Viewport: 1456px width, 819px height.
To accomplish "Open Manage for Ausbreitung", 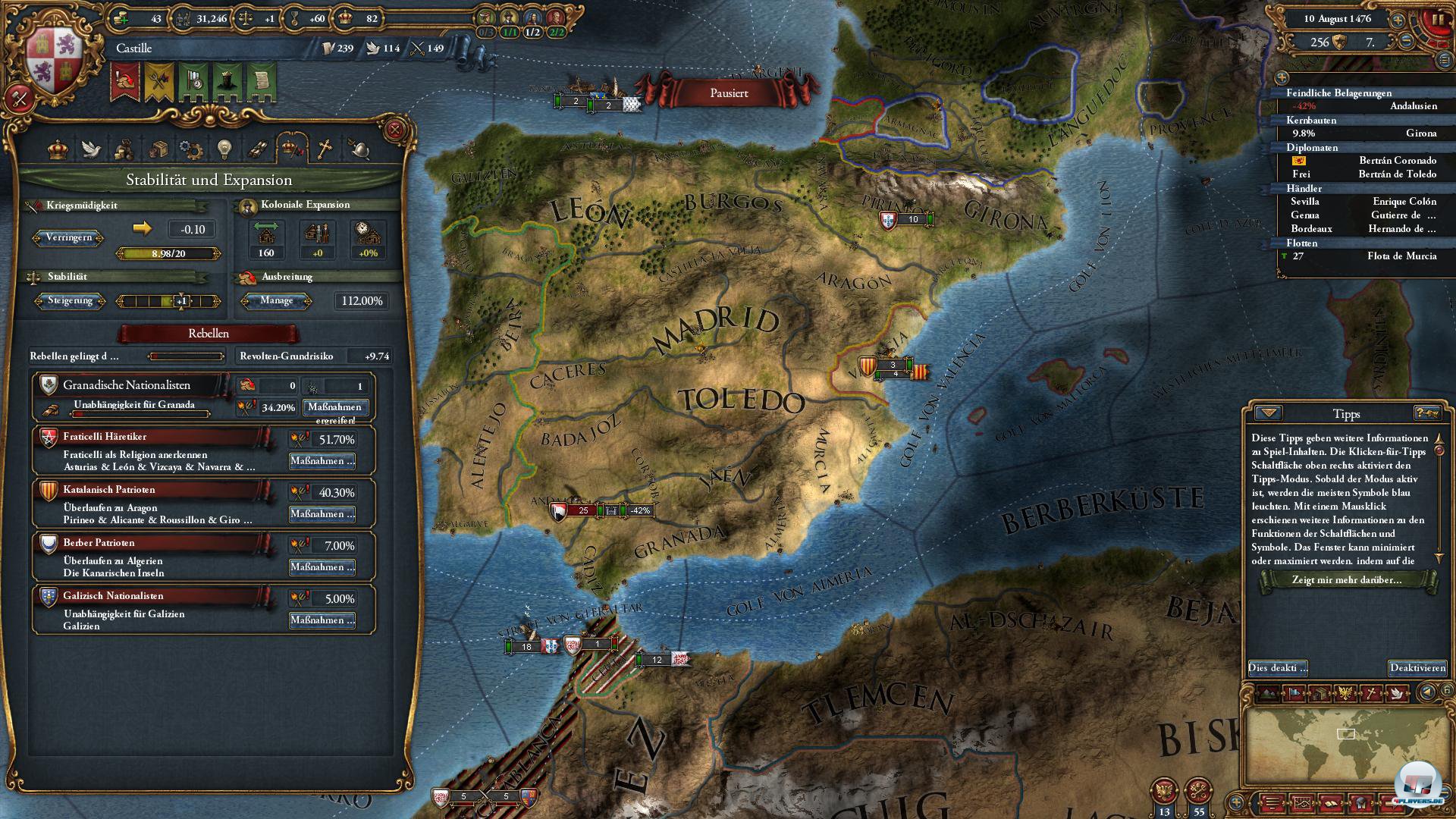I will coord(276,301).
